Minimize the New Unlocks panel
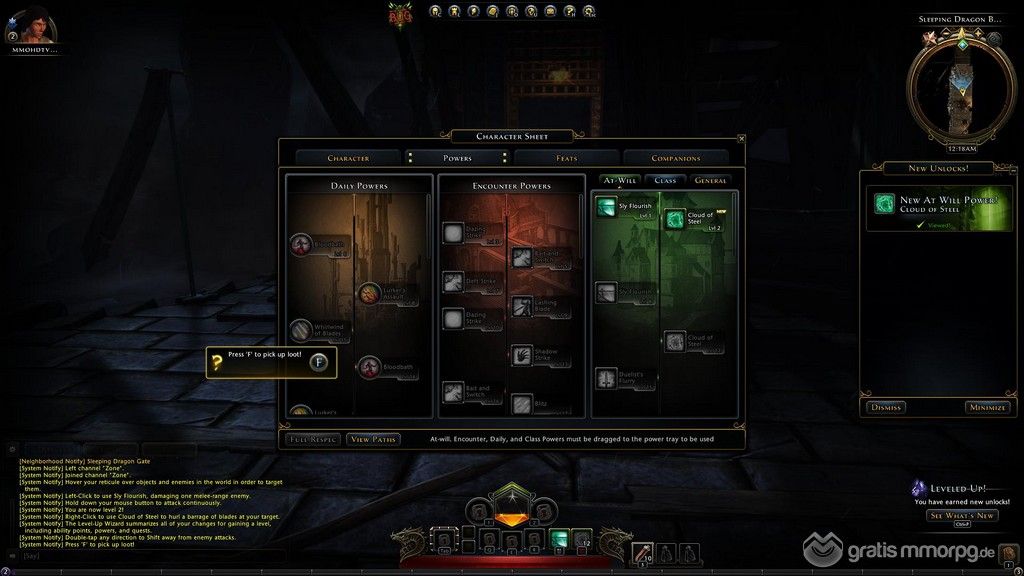Viewport: 1024px width, 576px height. click(986, 407)
